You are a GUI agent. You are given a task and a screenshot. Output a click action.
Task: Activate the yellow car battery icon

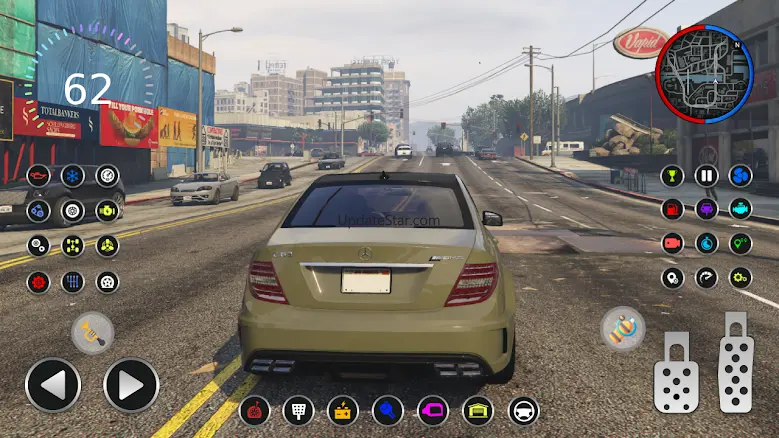(343, 410)
